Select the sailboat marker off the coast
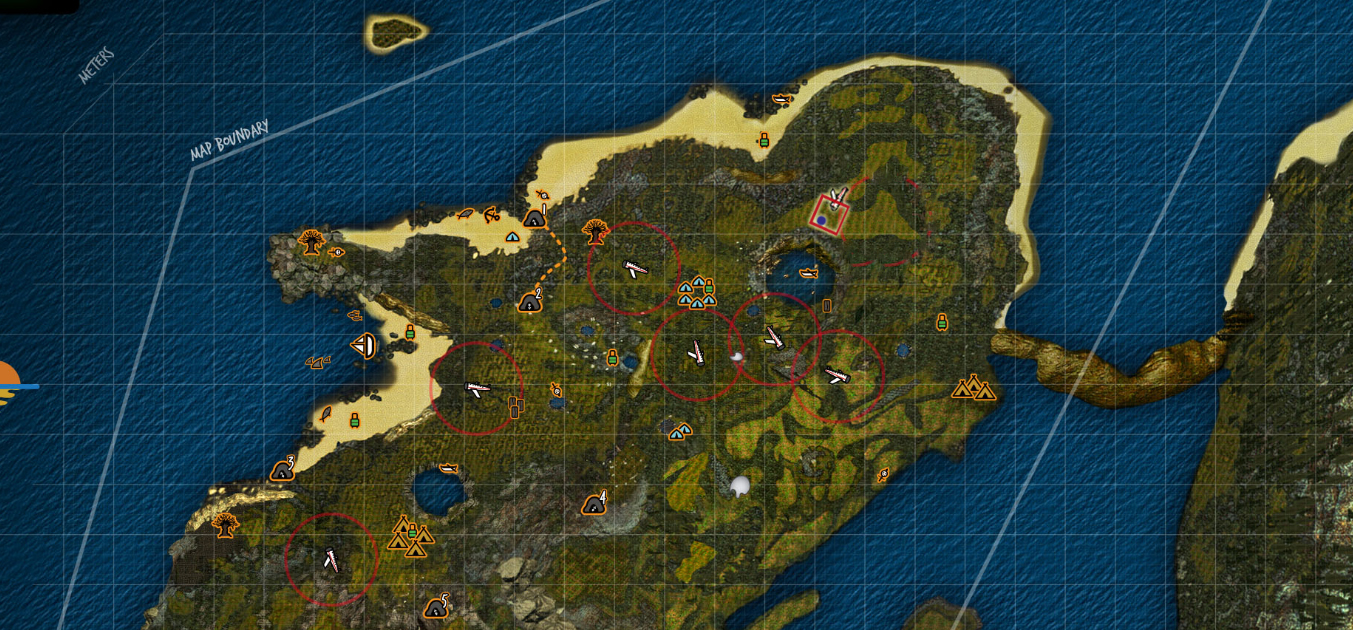The height and width of the screenshot is (630, 1353). click(364, 346)
